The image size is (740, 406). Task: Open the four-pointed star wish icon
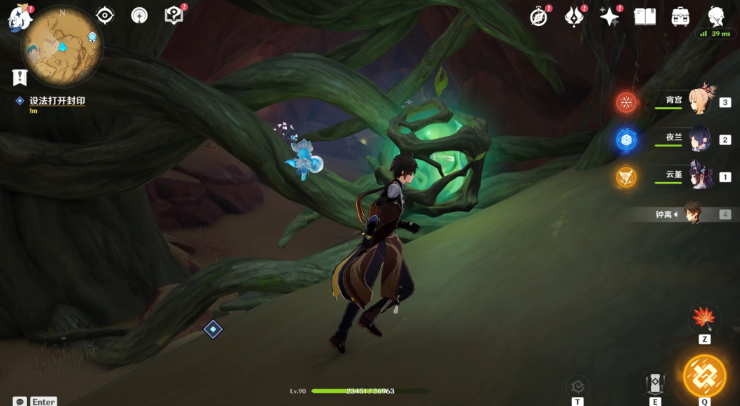(609, 16)
